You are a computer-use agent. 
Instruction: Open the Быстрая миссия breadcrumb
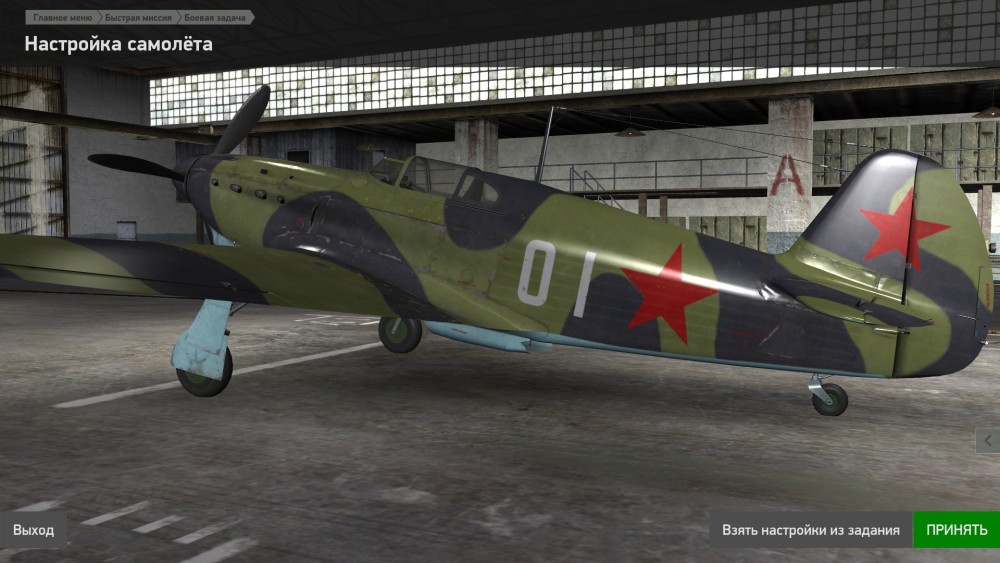139,18
